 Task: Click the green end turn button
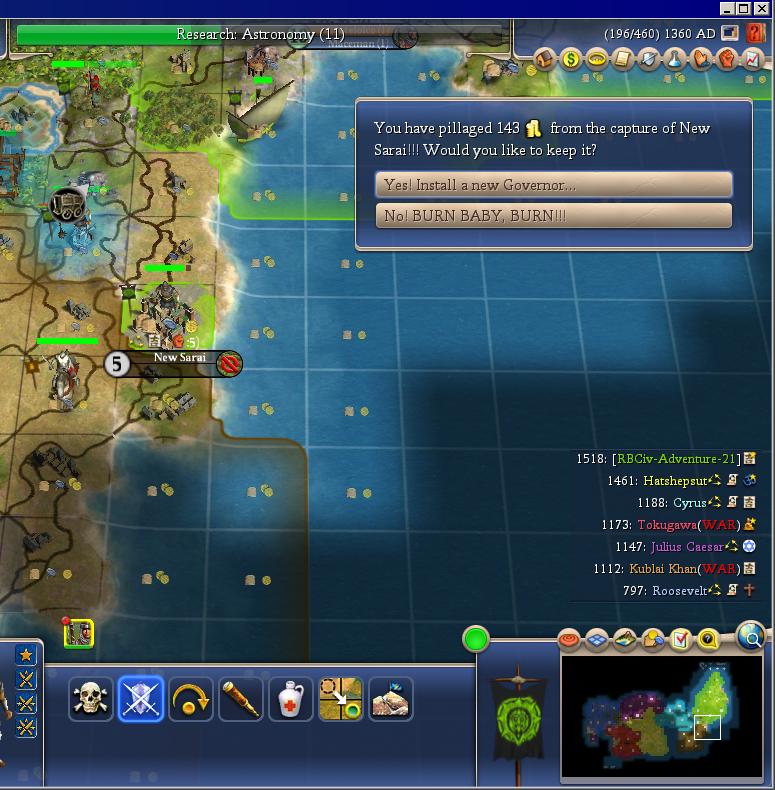[476, 639]
